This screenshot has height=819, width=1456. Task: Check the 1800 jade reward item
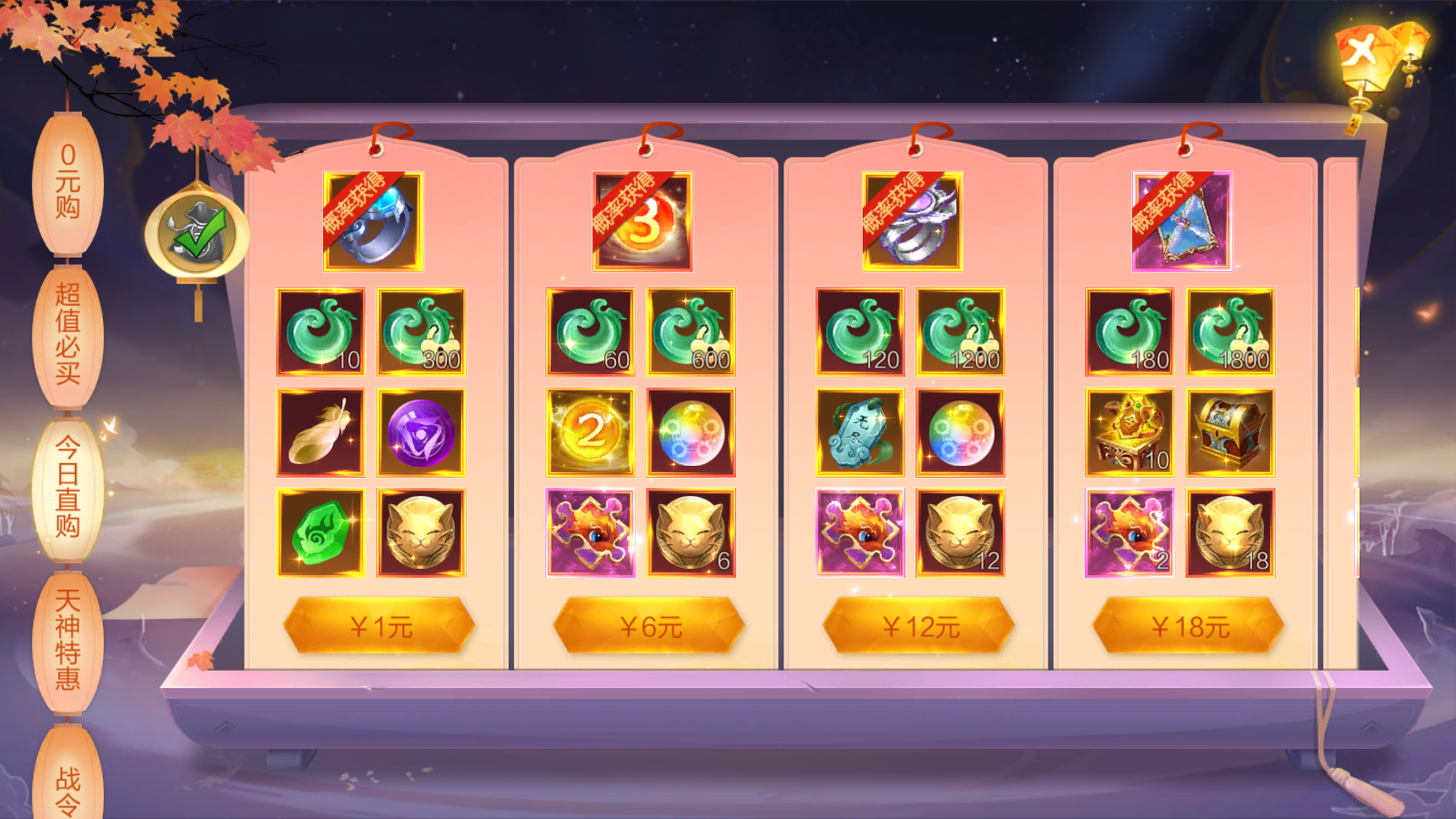pos(1230,332)
